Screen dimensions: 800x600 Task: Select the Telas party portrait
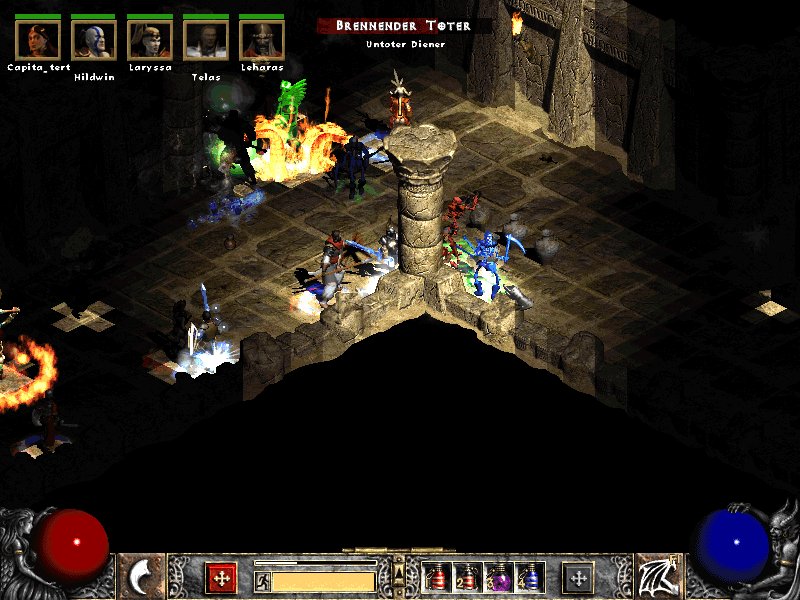pos(206,39)
